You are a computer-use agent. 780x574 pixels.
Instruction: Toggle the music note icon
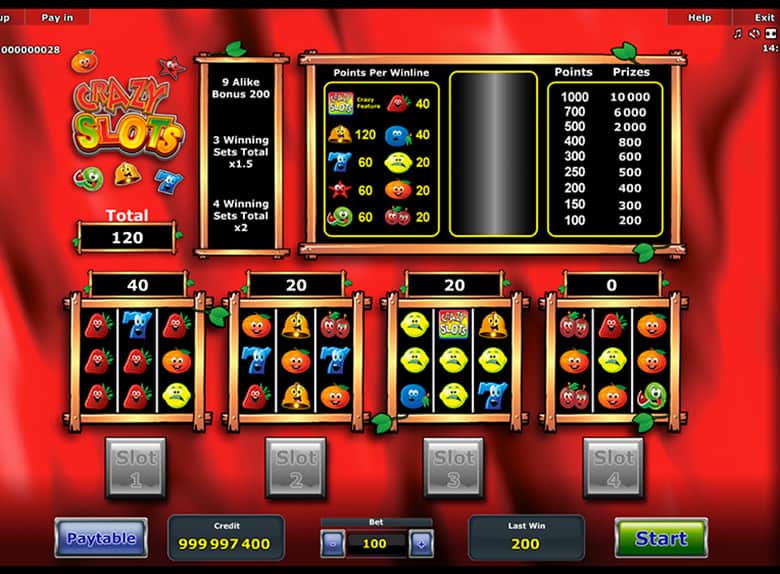(738, 33)
